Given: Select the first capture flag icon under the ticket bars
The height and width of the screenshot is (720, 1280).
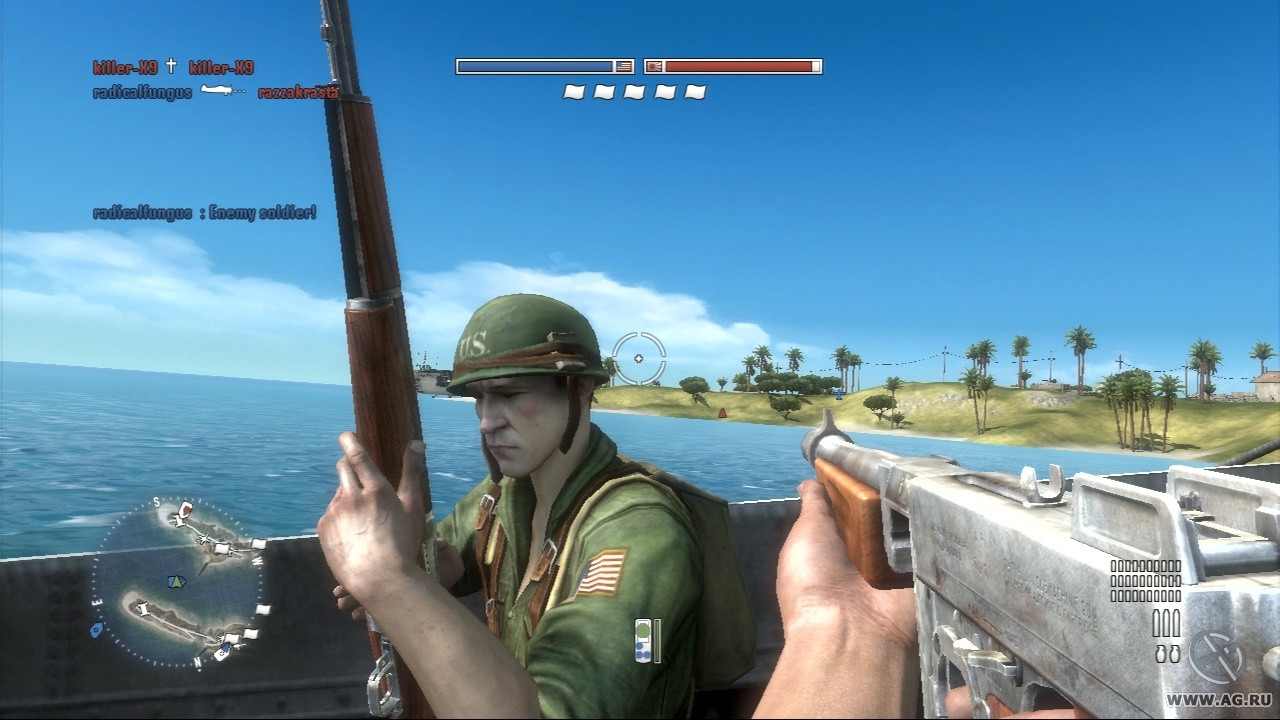Looking at the screenshot, I should click(572, 91).
